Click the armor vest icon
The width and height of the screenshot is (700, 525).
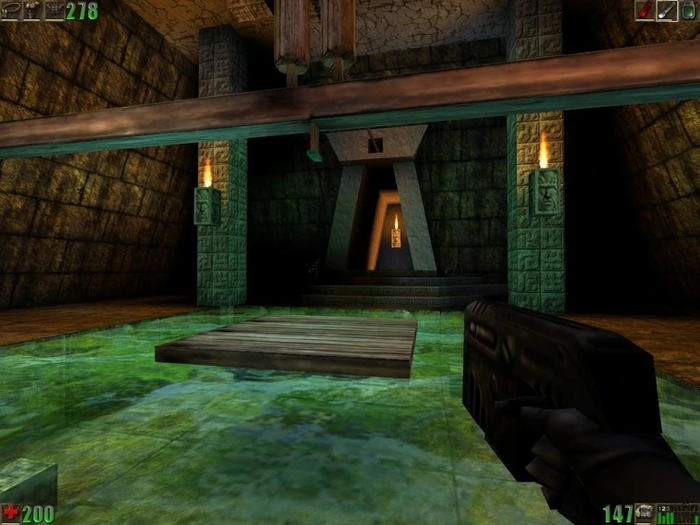pos(32,10)
